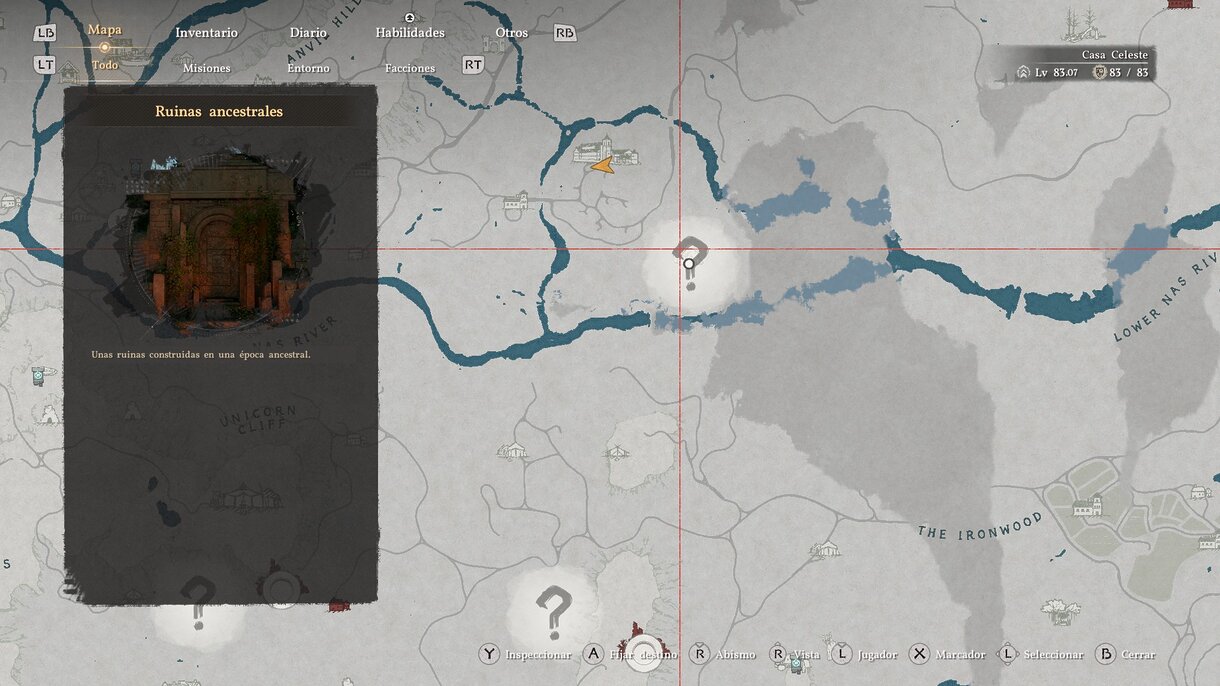Switch to the Habilidades tab
The image size is (1220, 686).
click(410, 33)
